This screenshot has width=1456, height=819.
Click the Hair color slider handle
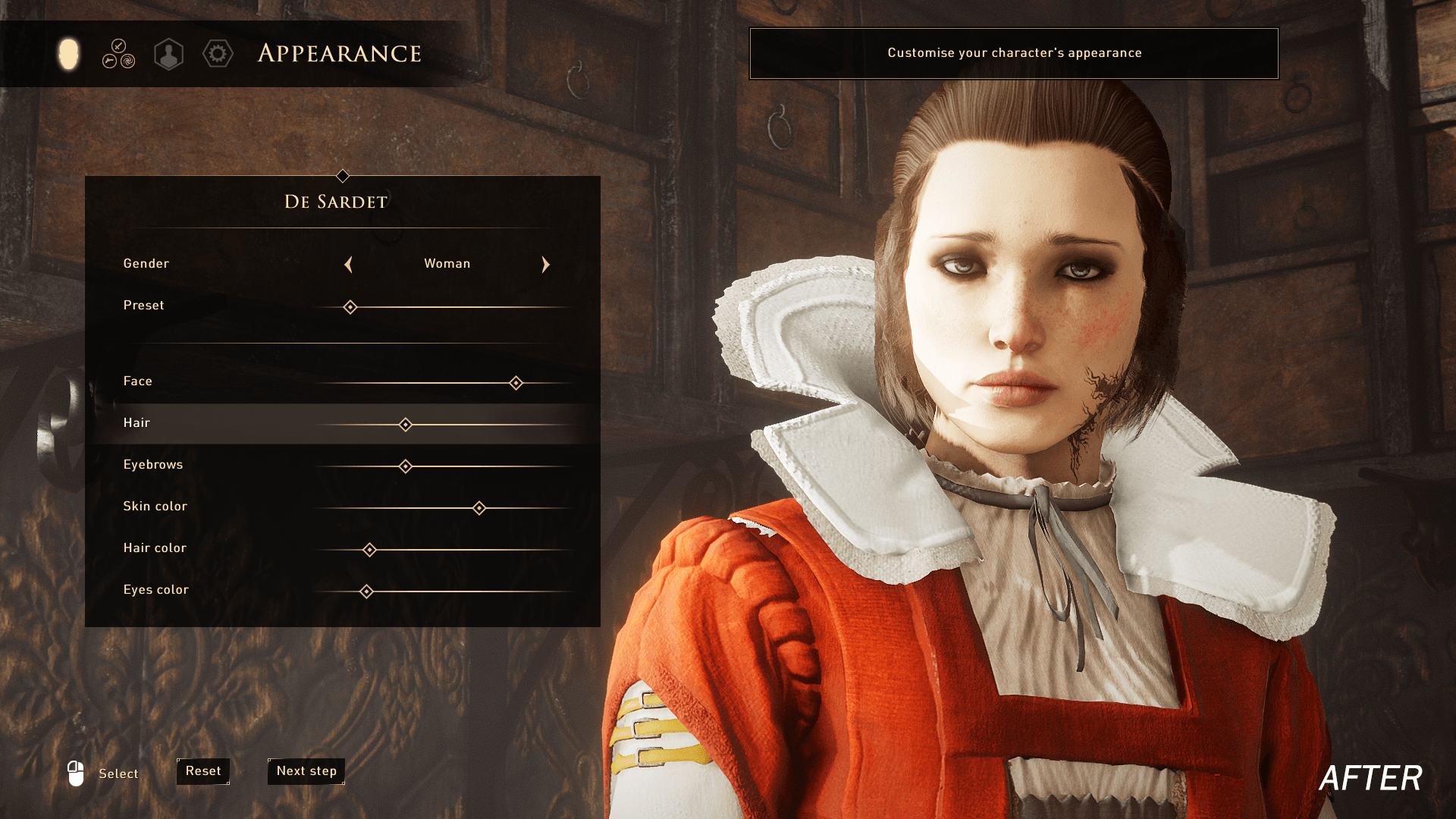point(369,550)
